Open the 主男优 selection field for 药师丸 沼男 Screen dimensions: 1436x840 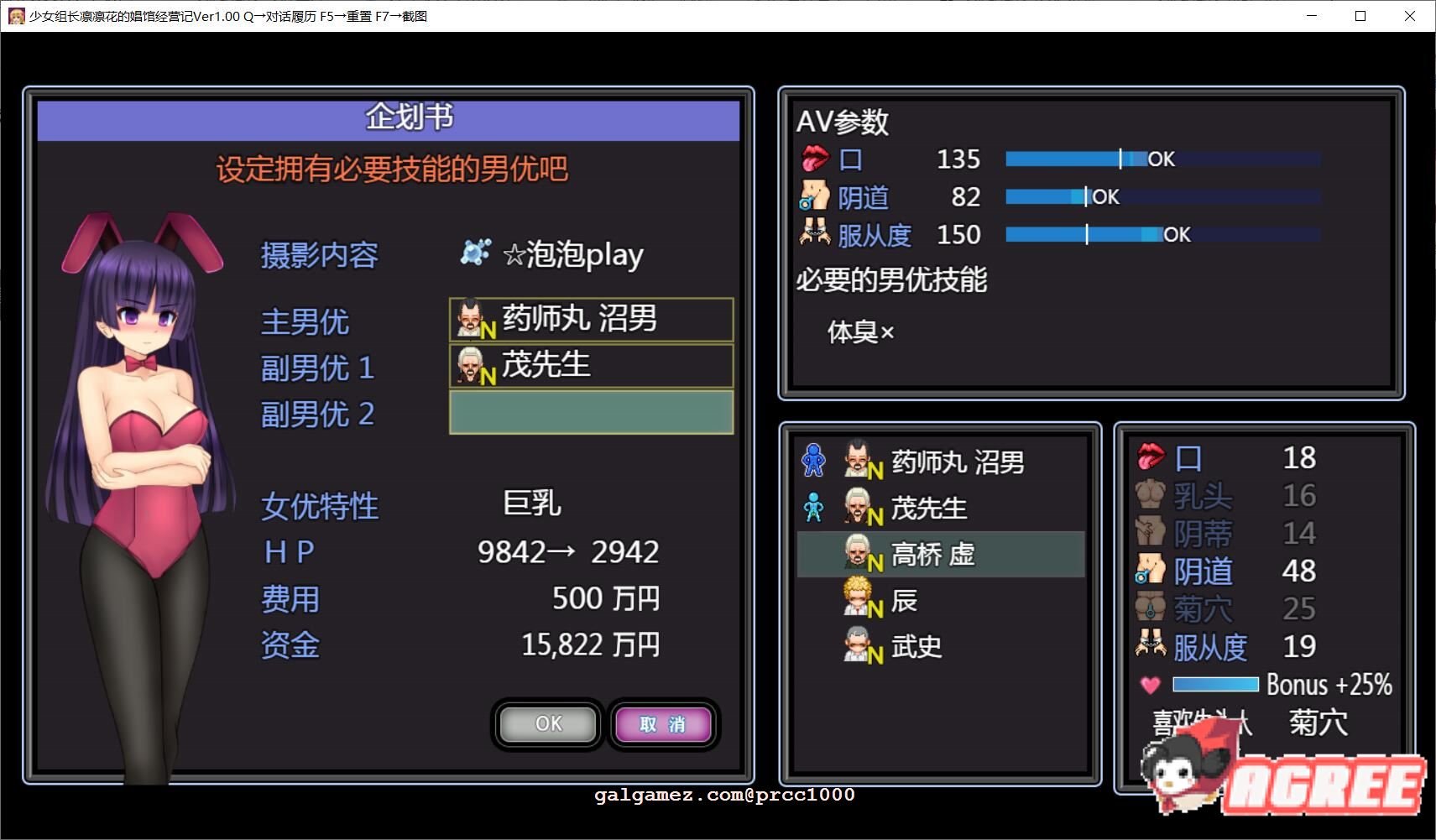(591, 320)
